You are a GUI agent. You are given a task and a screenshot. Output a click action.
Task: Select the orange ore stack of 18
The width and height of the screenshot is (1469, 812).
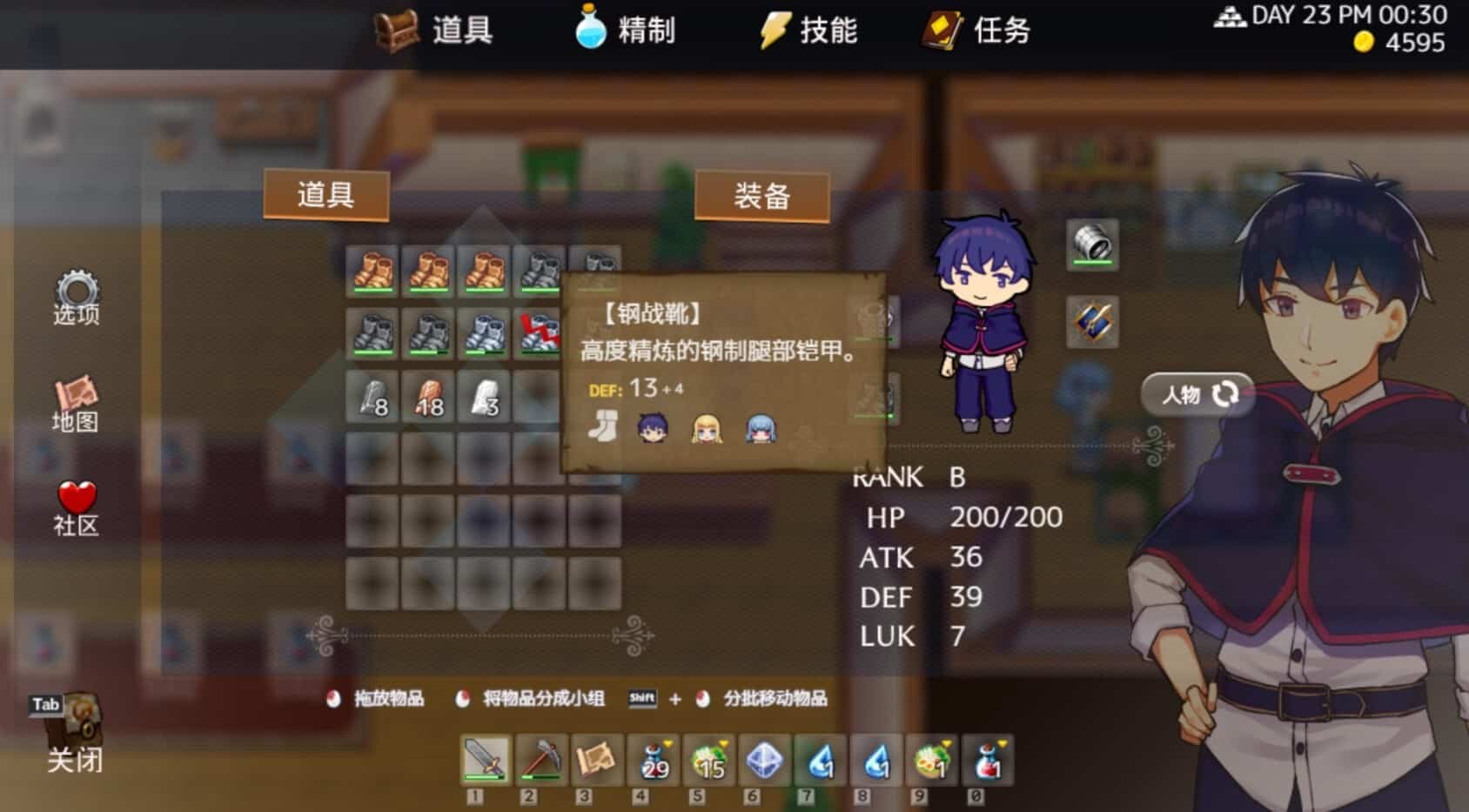(x=428, y=397)
